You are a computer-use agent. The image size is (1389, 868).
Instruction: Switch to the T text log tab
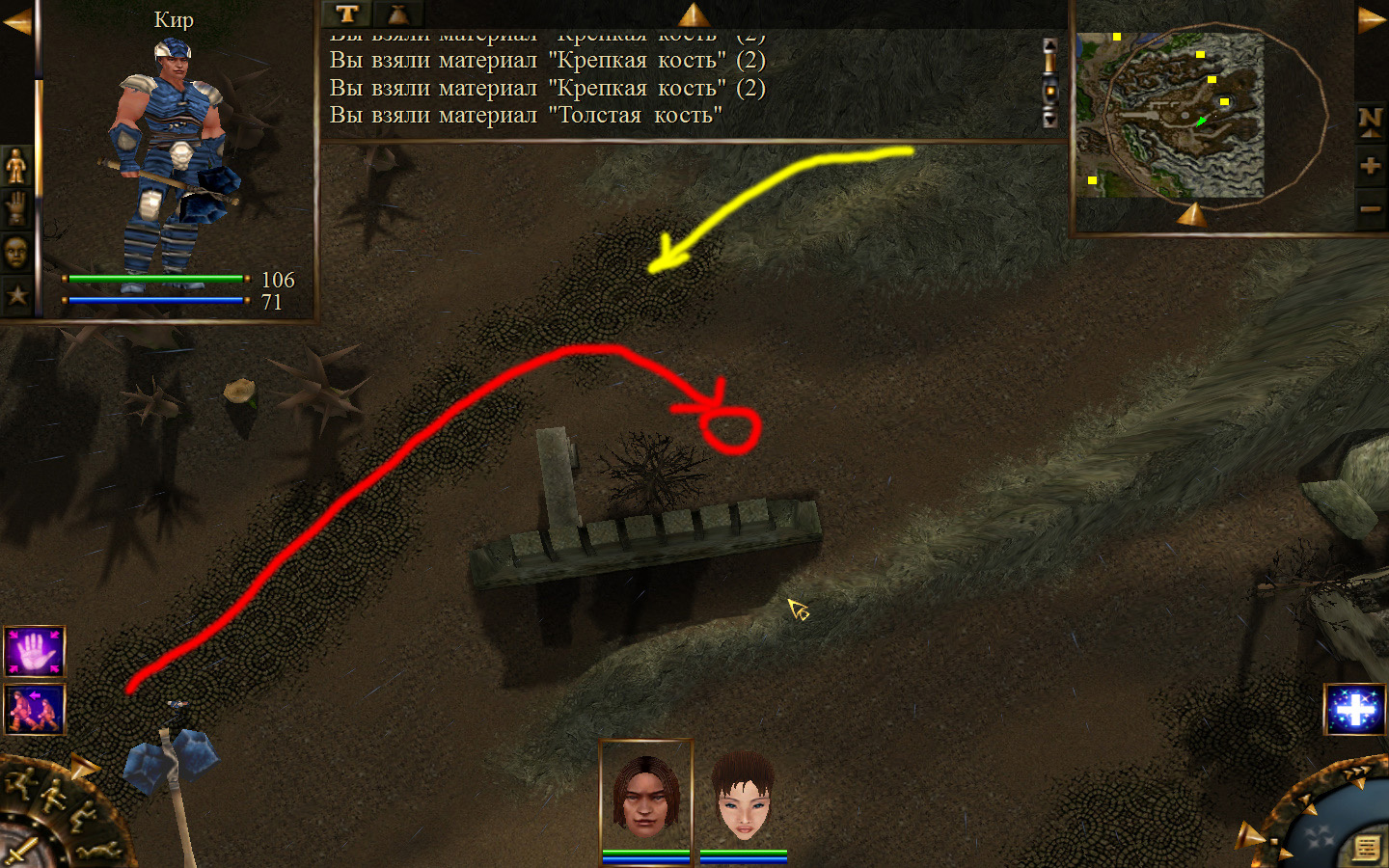[x=347, y=14]
